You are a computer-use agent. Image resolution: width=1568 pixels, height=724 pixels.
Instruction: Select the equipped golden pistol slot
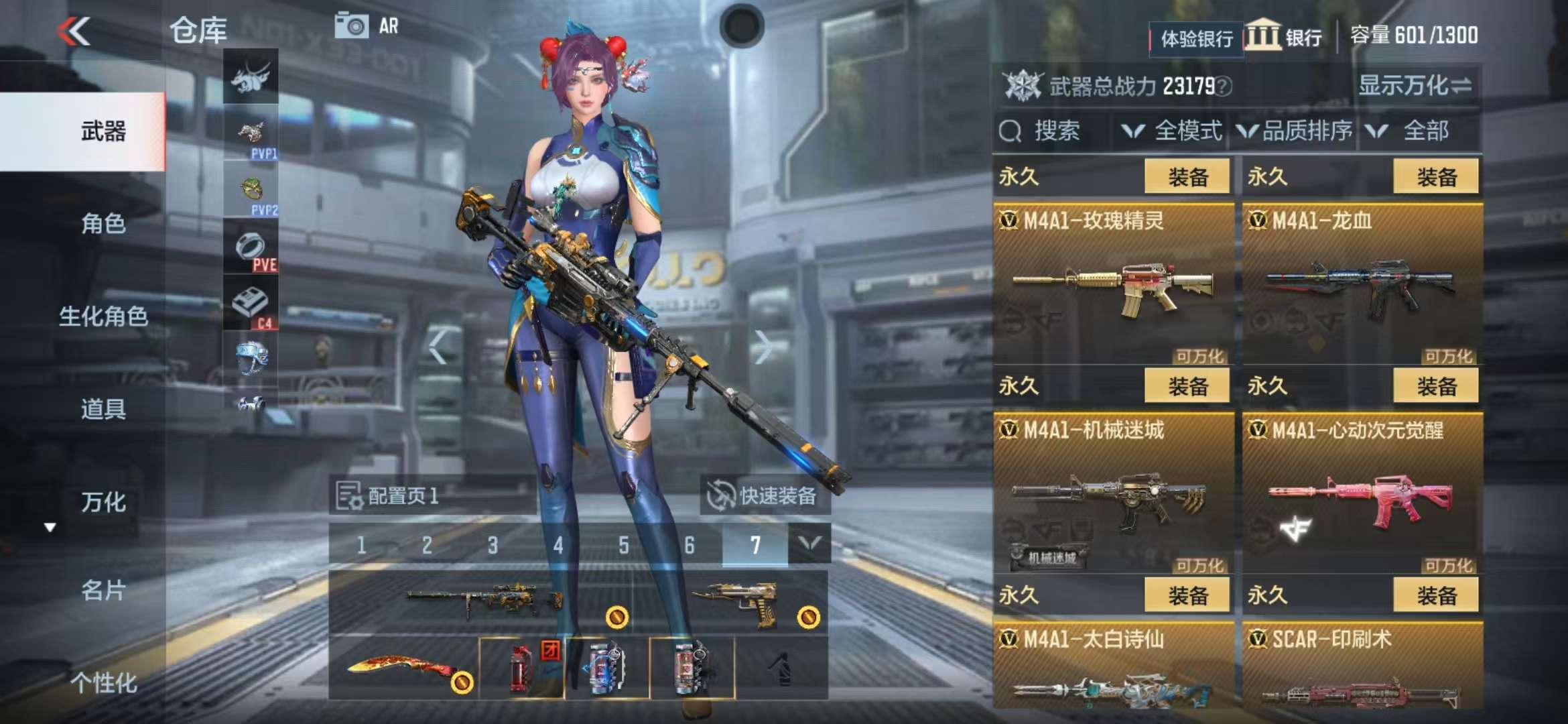tap(734, 603)
